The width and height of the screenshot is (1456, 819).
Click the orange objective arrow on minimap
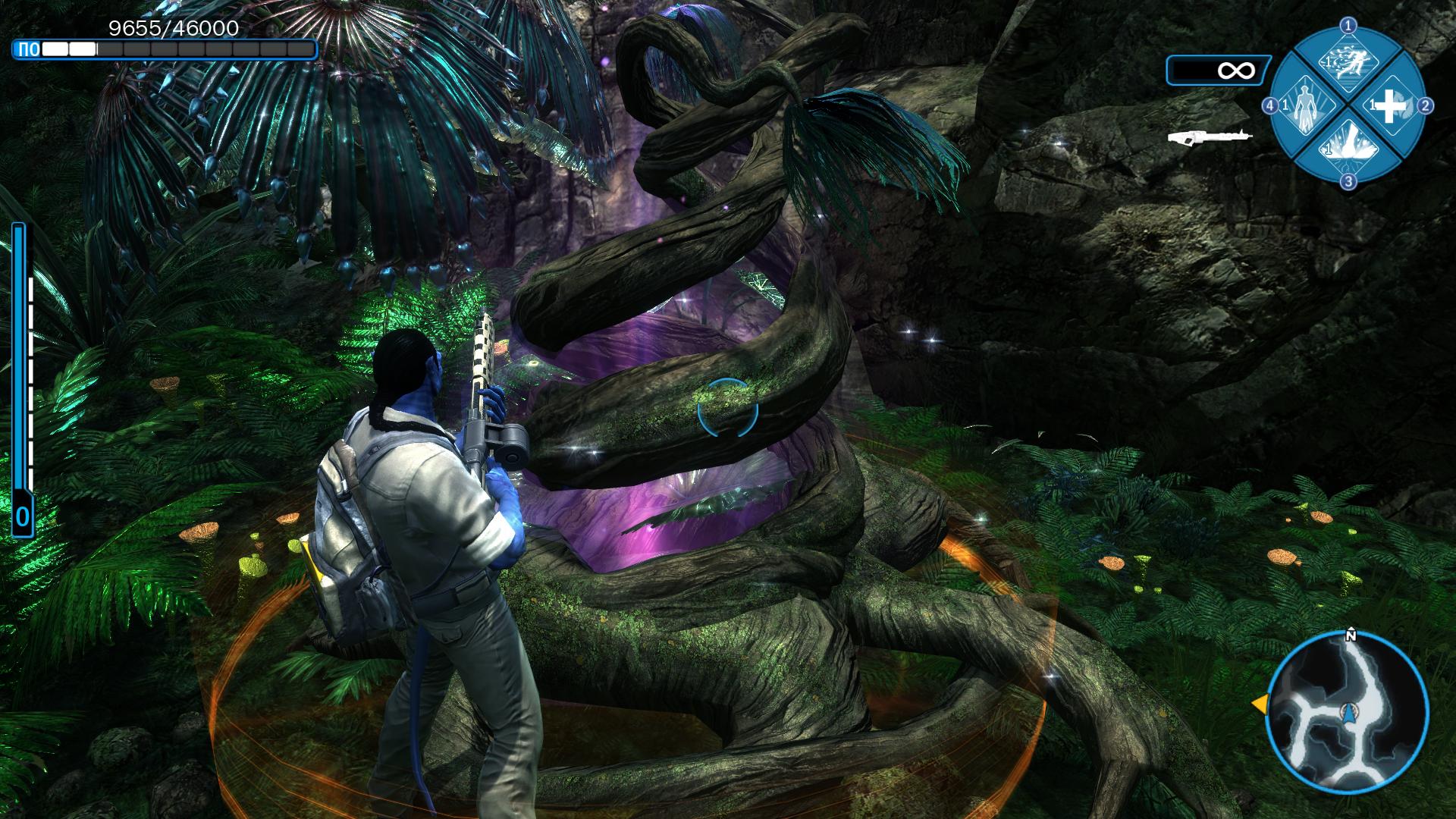pyautogui.click(x=1259, y=704)
